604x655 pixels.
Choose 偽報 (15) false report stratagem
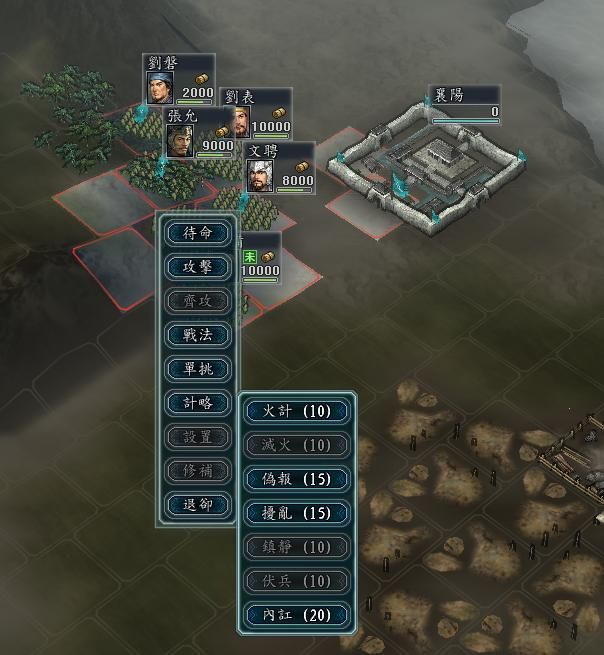(298, 479)
